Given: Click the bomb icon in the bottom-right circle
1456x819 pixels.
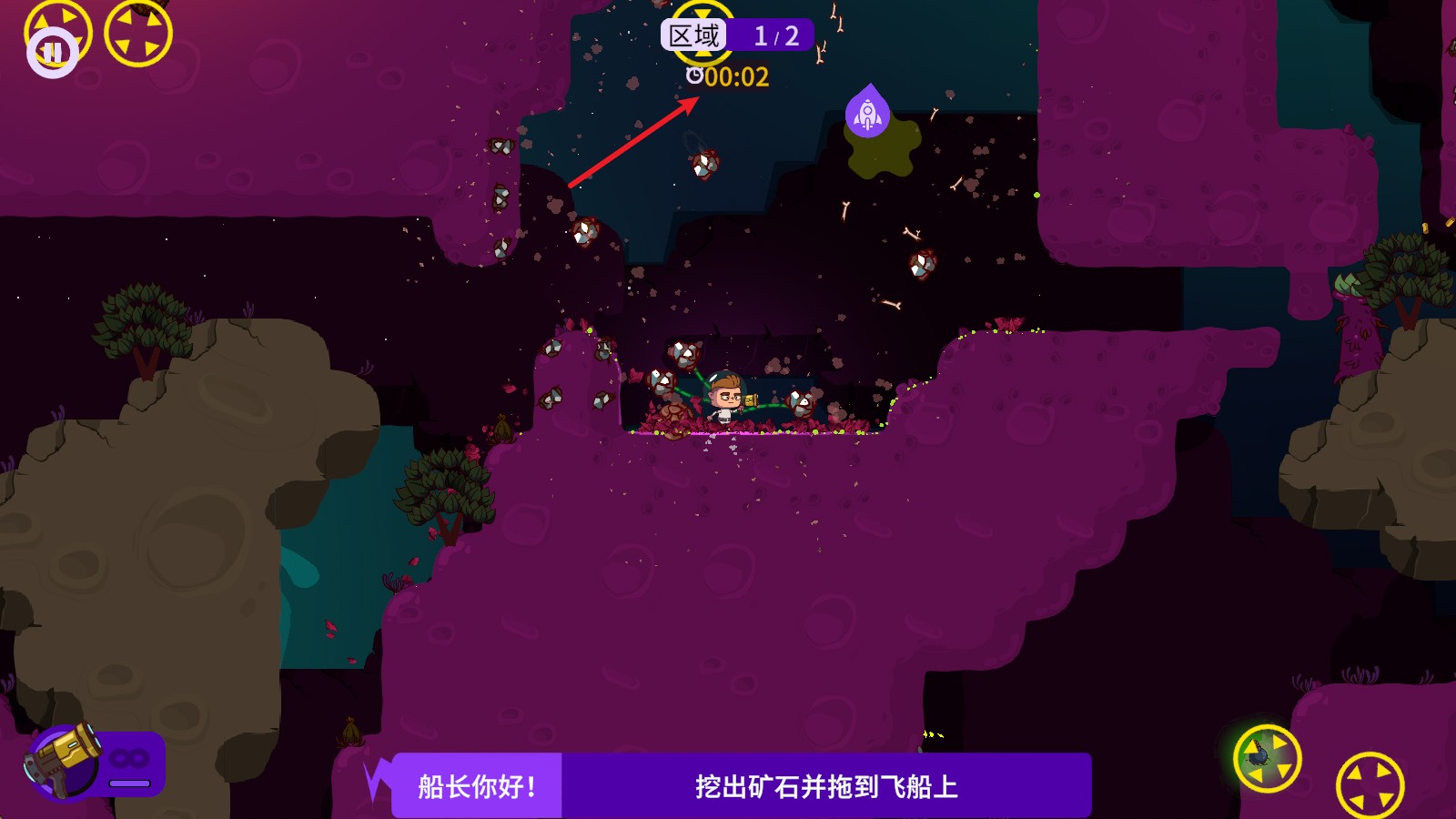Looking at the screenshot, I should [x=1269, y=758].
